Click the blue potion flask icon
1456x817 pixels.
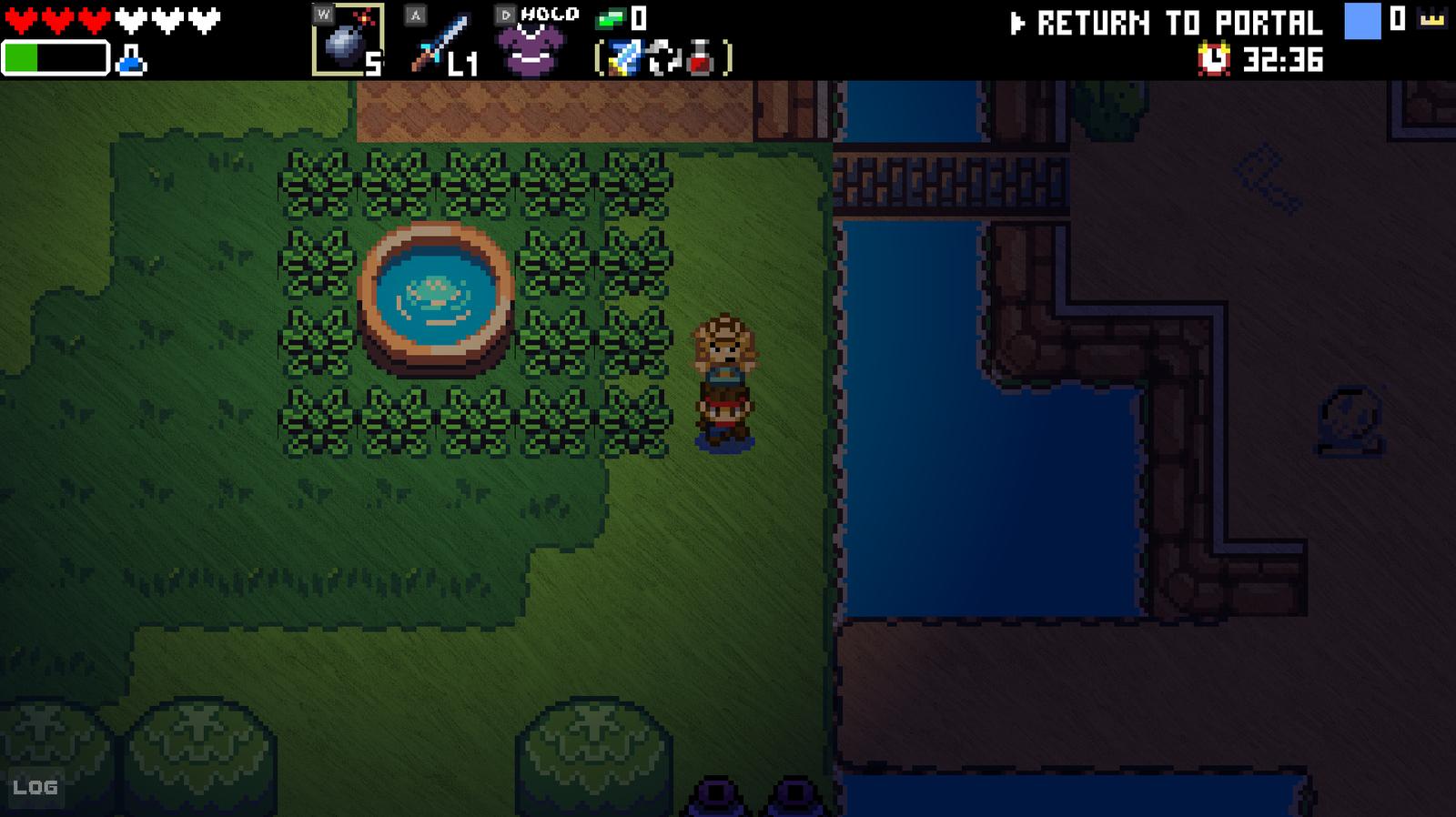click(132, 62)
